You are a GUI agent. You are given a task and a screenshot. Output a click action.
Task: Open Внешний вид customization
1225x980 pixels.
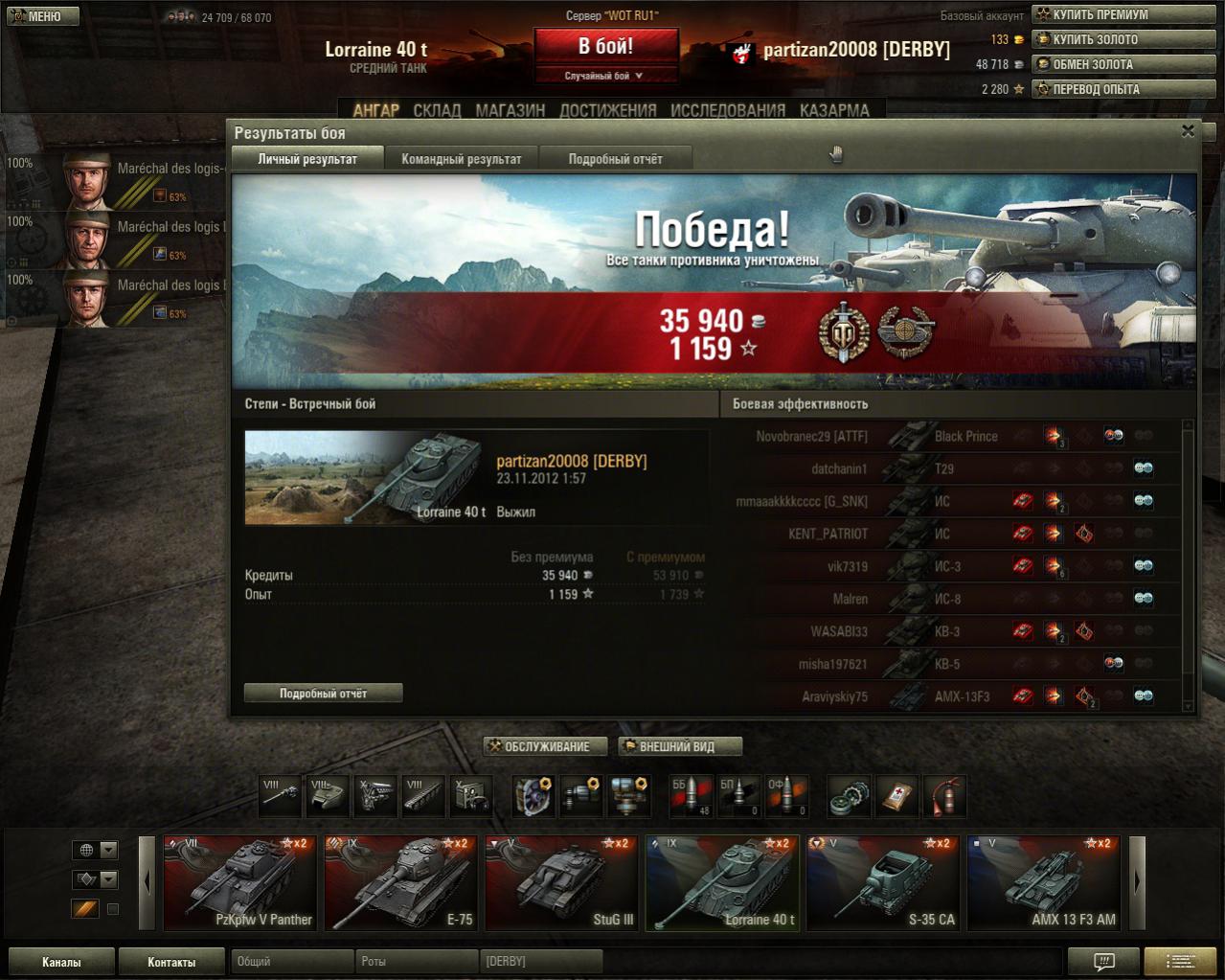tap(678, 746)
